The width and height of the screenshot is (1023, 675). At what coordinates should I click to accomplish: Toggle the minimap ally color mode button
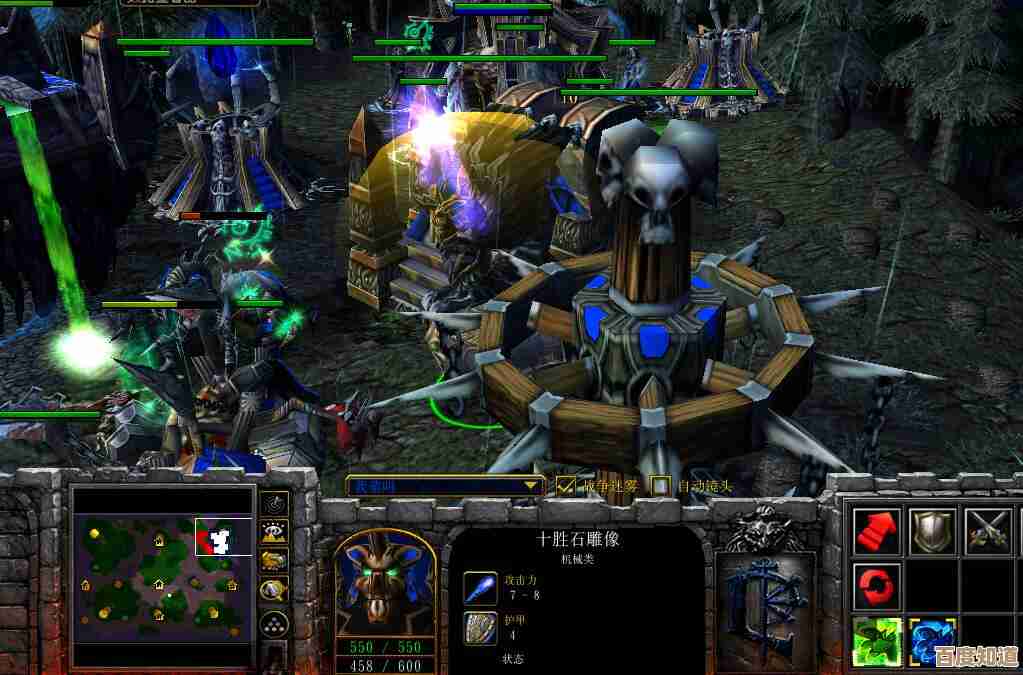click(x=274, y=561)
